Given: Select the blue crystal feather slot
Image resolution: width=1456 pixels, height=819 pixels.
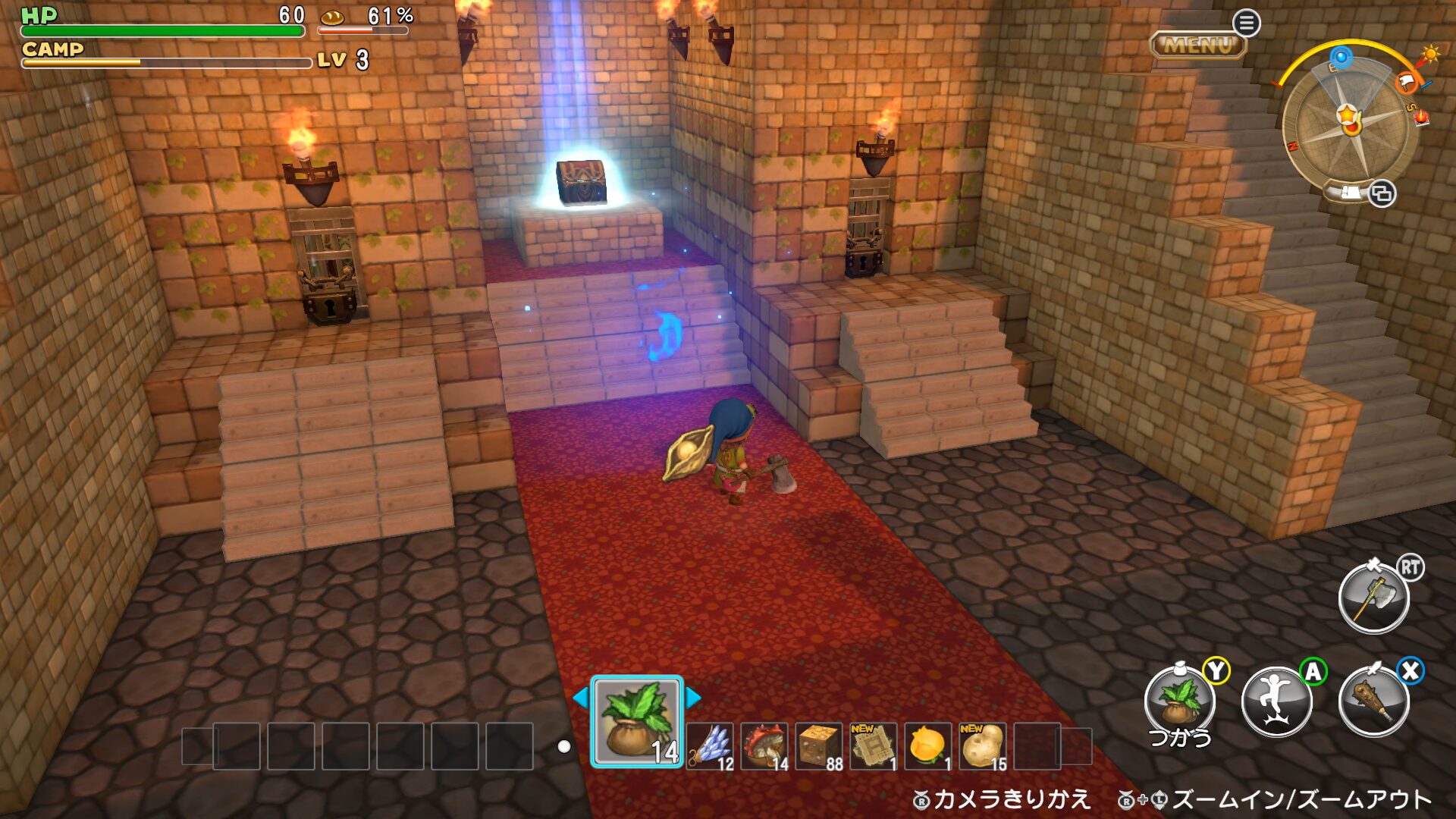Looking at the screenshot, I should [x=711, y=746].
